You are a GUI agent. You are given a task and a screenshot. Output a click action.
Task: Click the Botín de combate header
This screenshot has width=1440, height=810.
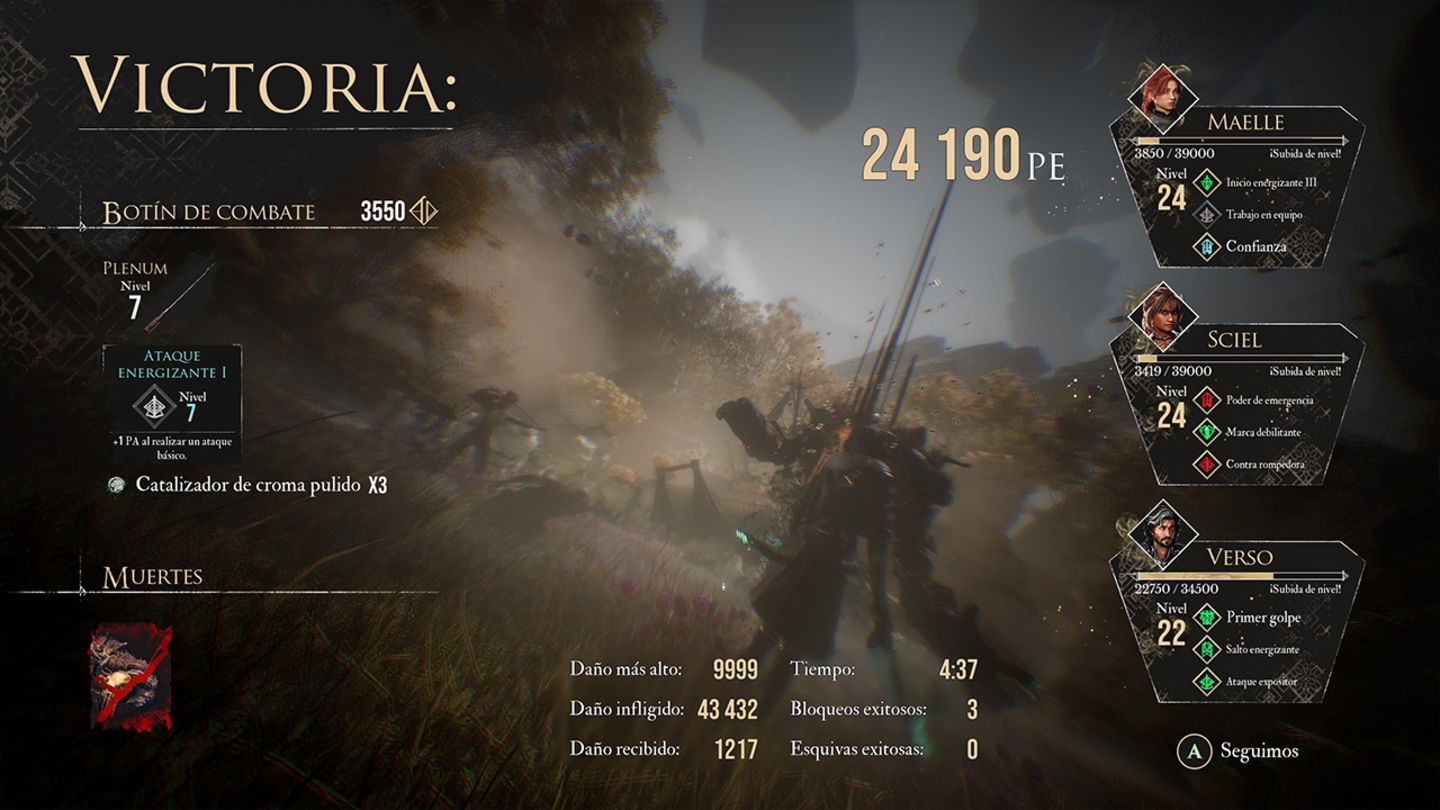pos(206,211)
